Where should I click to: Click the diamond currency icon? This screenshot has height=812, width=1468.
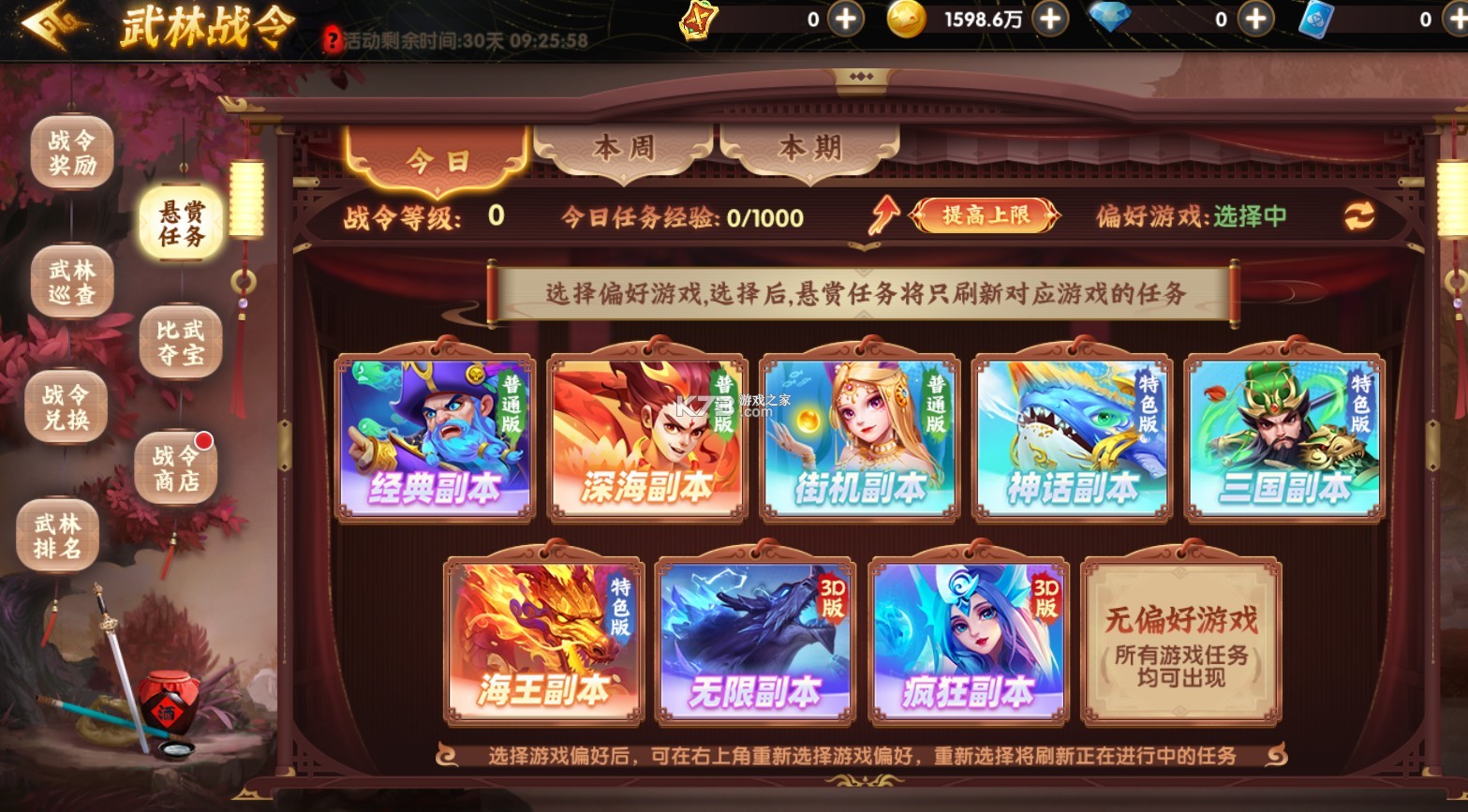tap(1110, 20)
